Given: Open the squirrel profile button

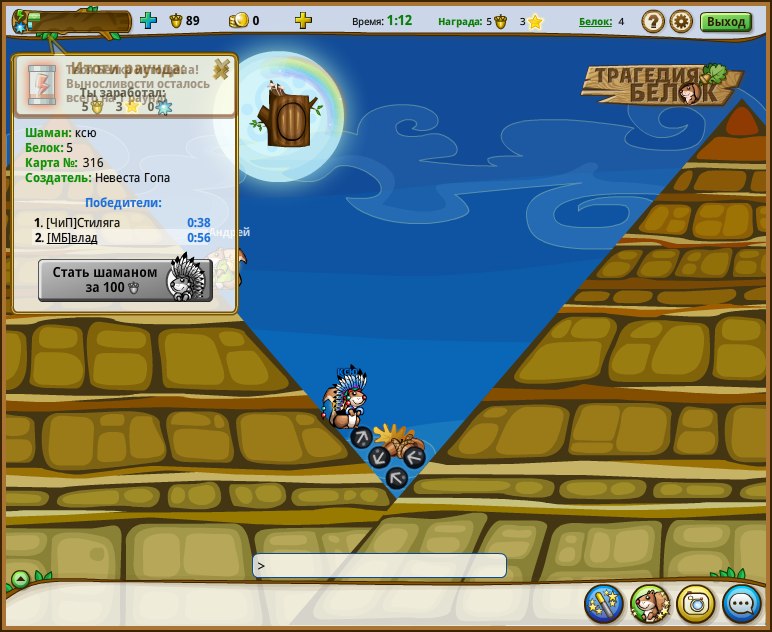Looking at the screenshot, I should 650,604.
